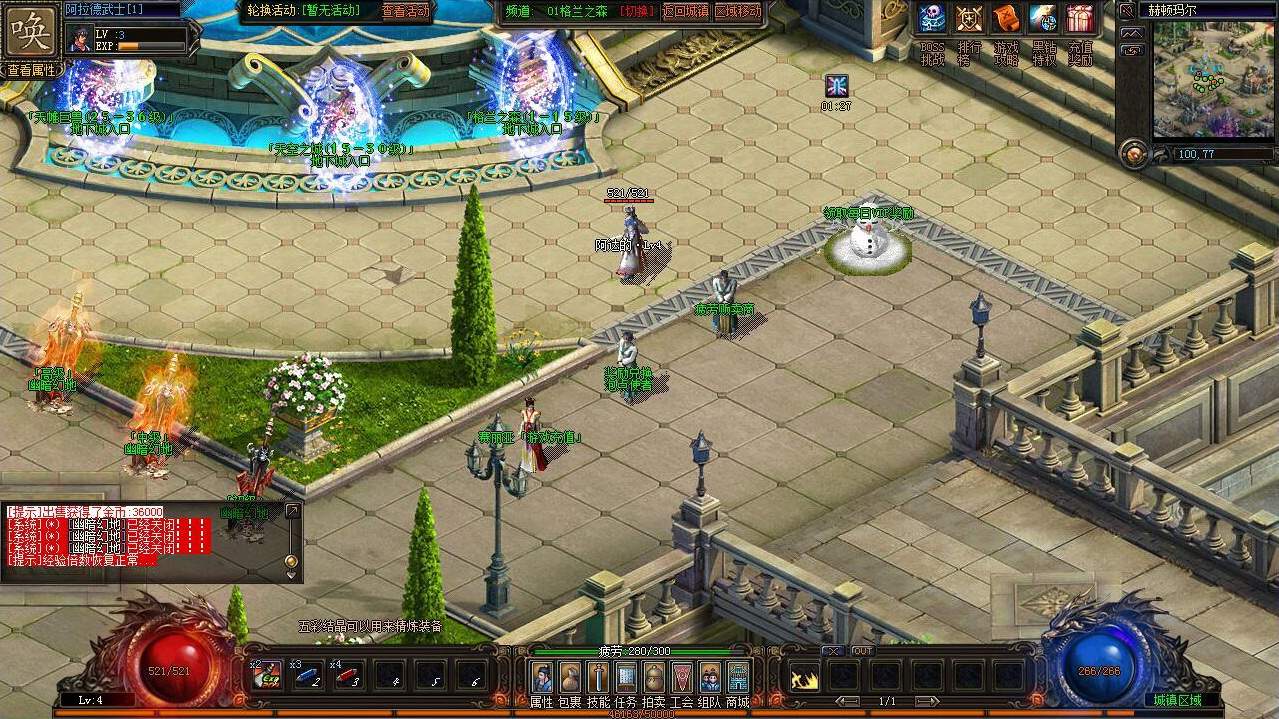The image size is (1279, 719).
Task: Open the 游戏攻略 game guide scroll
Action: pyautogui.click(x=1006, y=19)
